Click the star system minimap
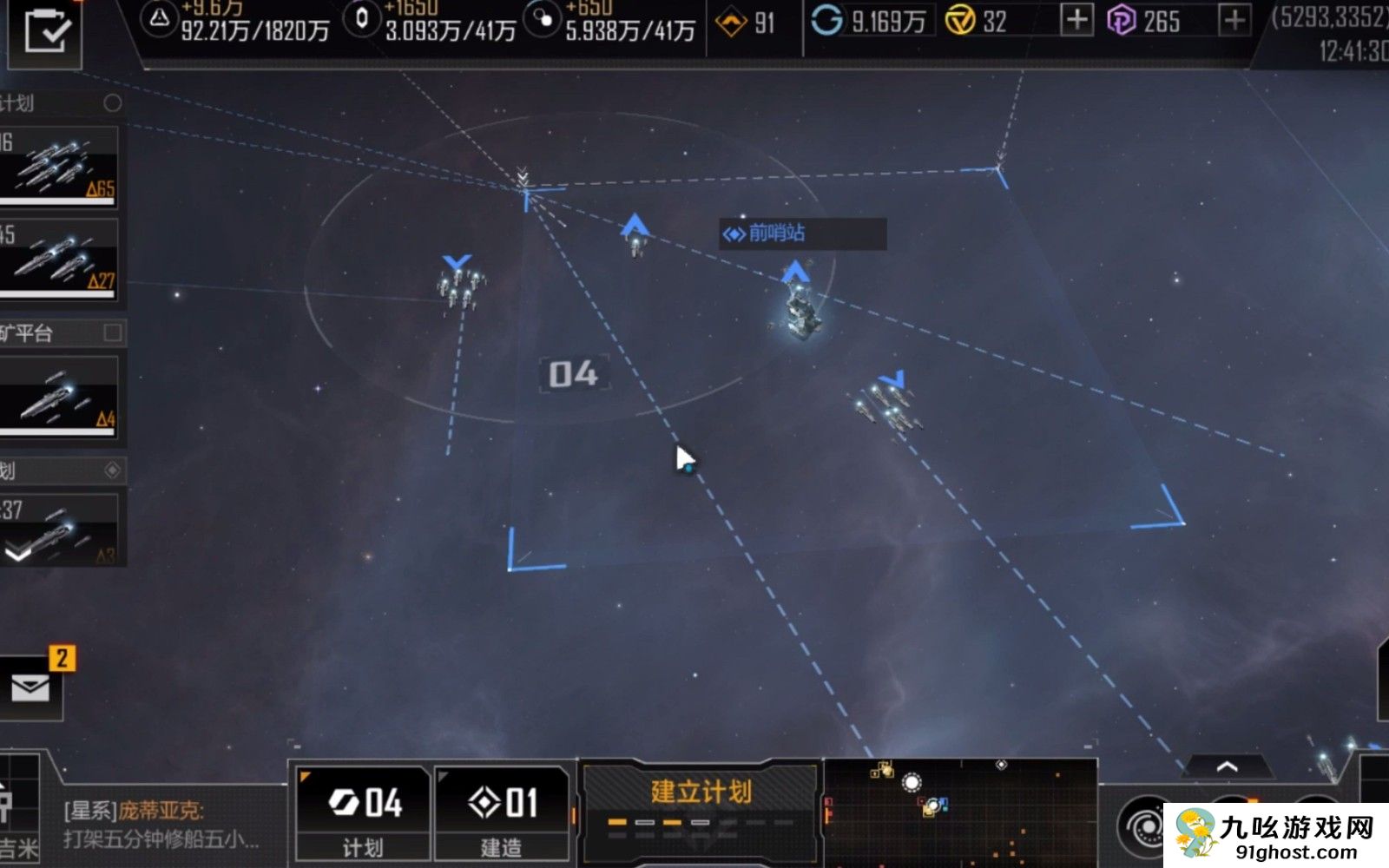The width and height of the screenshot is (1389, 868). tap(959, 812)
